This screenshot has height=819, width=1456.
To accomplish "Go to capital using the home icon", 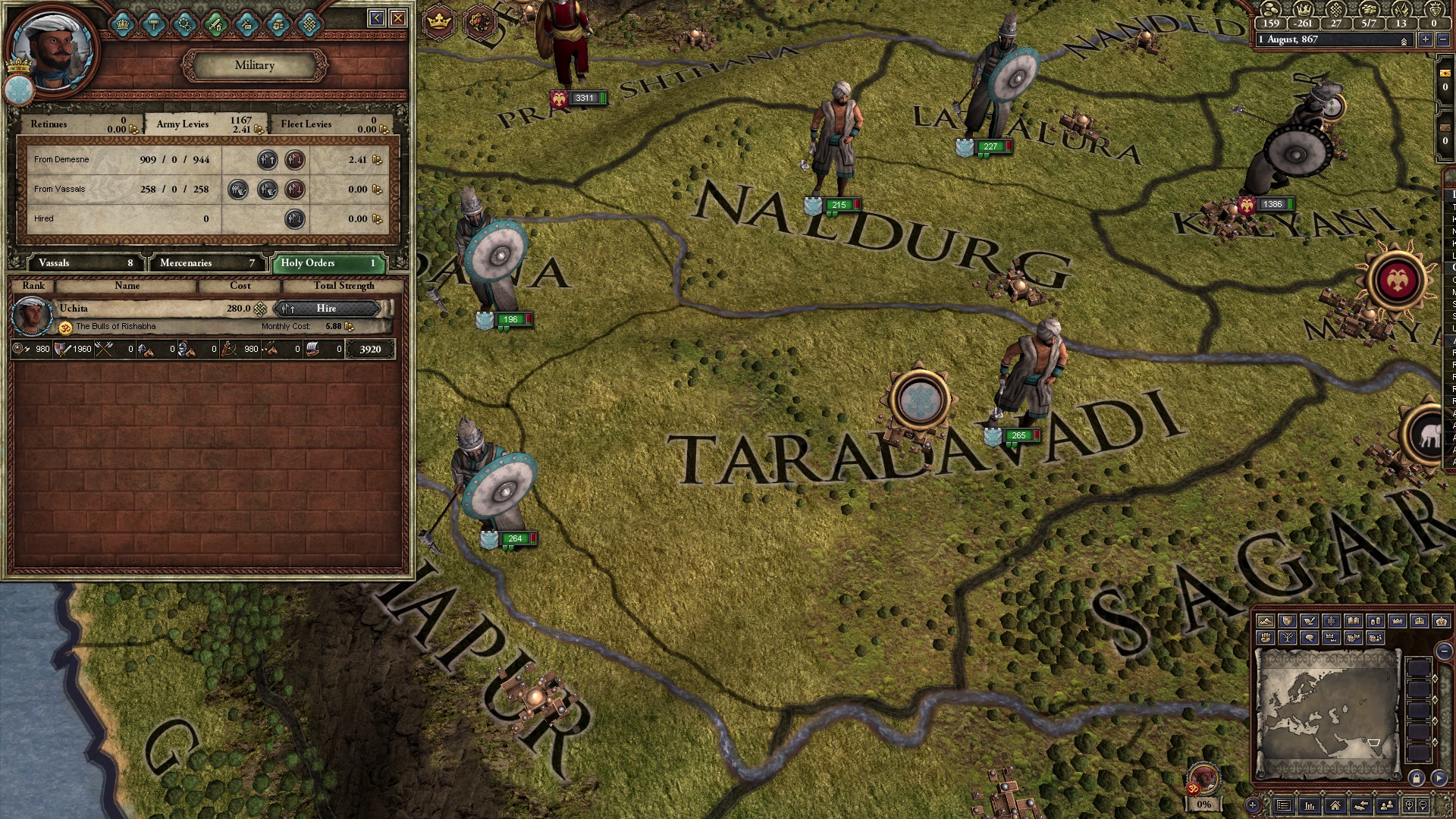I will click(x=1335, y=806).
